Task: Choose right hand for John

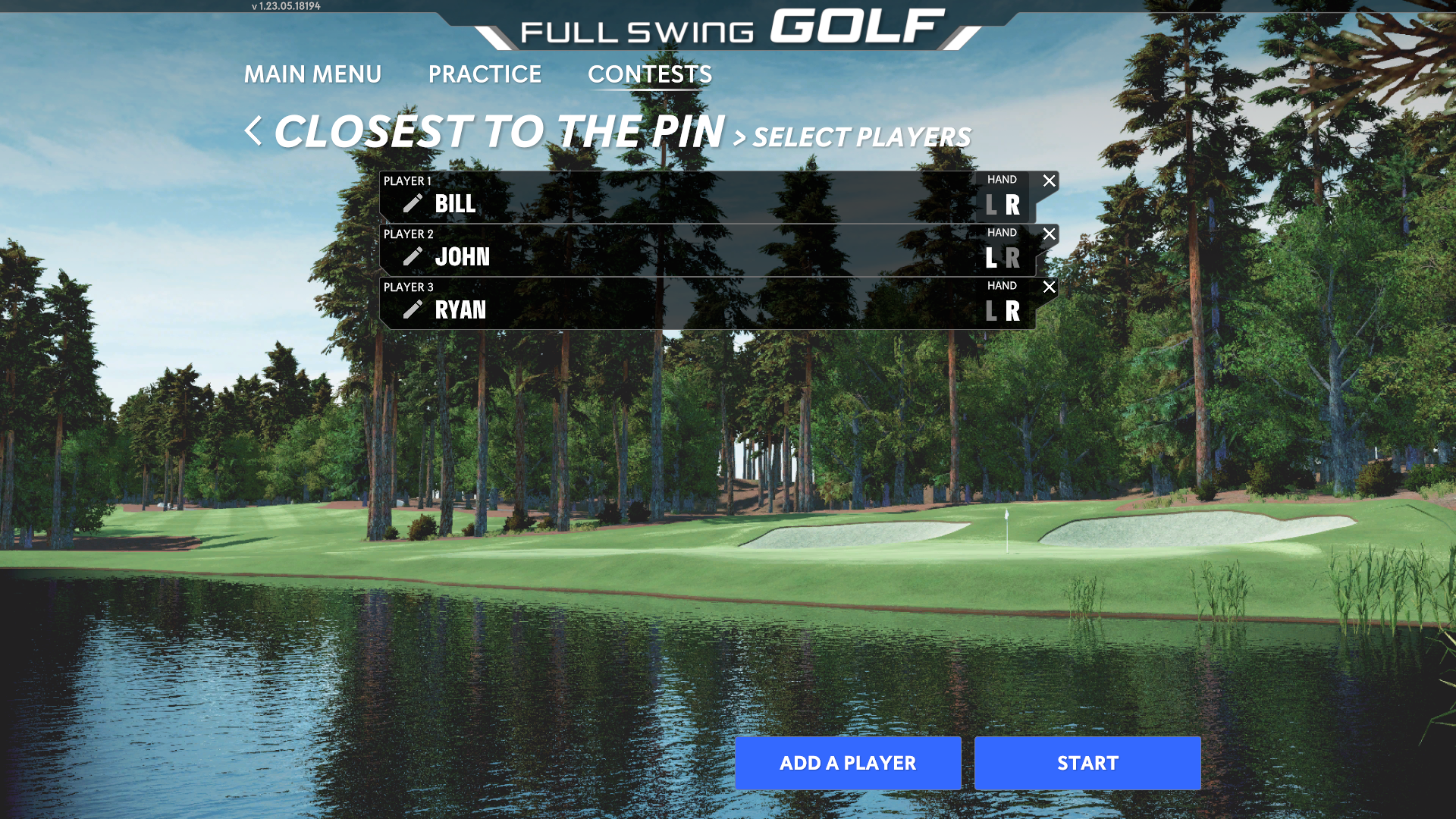Action: (1013, 258)
